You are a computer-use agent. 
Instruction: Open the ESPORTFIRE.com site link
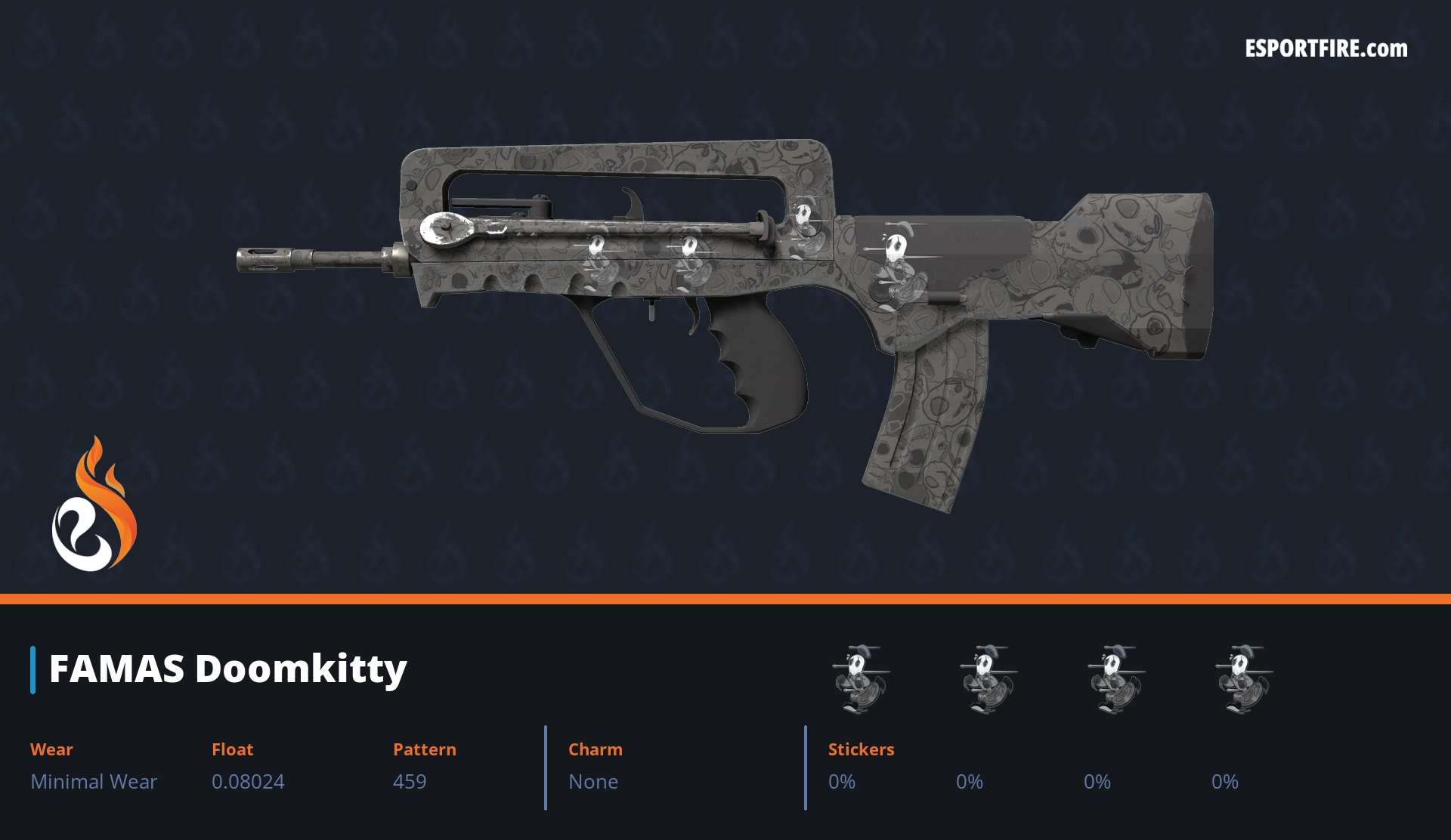coord(1326,49)
